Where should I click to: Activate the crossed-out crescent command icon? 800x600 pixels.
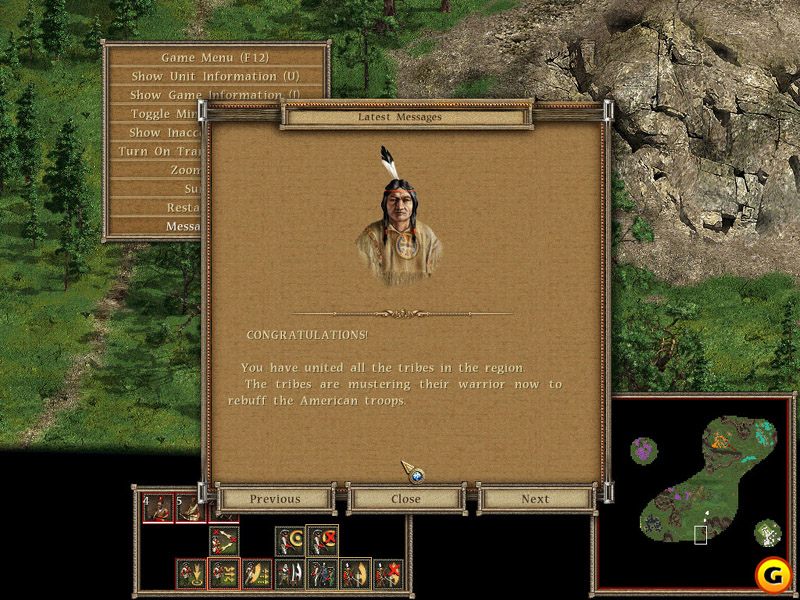pos(322,541)
